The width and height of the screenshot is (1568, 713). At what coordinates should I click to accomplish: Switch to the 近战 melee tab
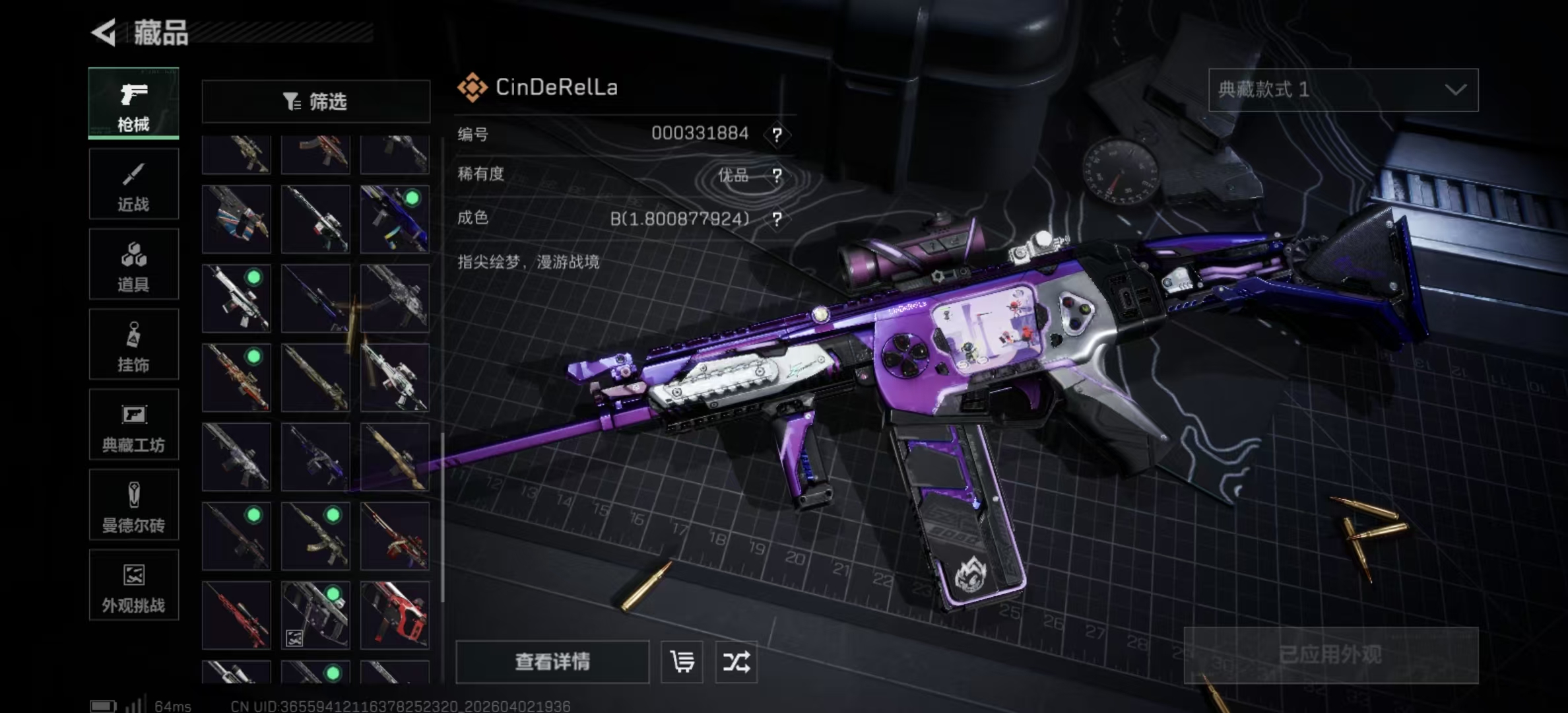click(x=133, y=184)
